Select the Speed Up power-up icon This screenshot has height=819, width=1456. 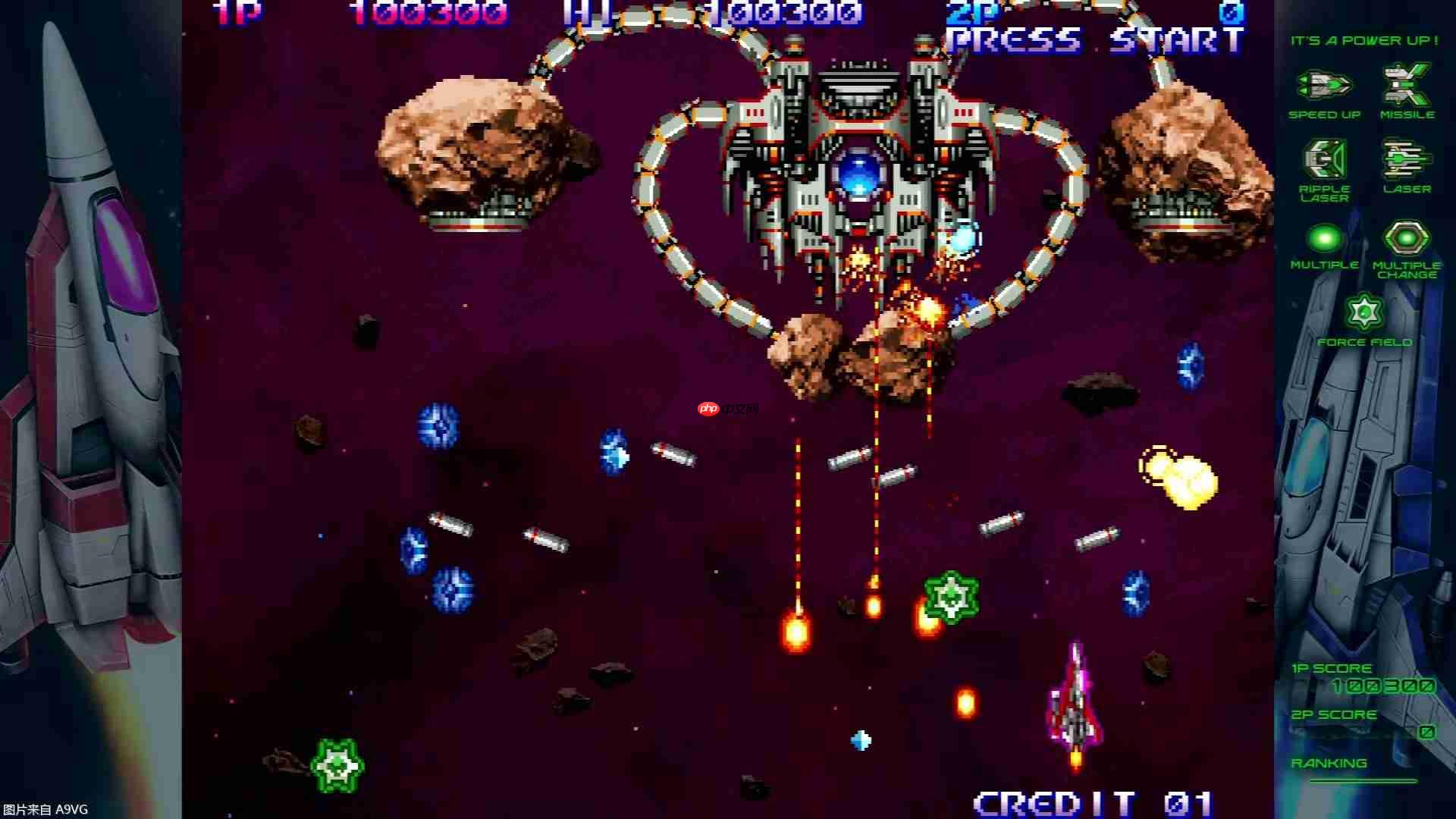(x=1324, y=85)
